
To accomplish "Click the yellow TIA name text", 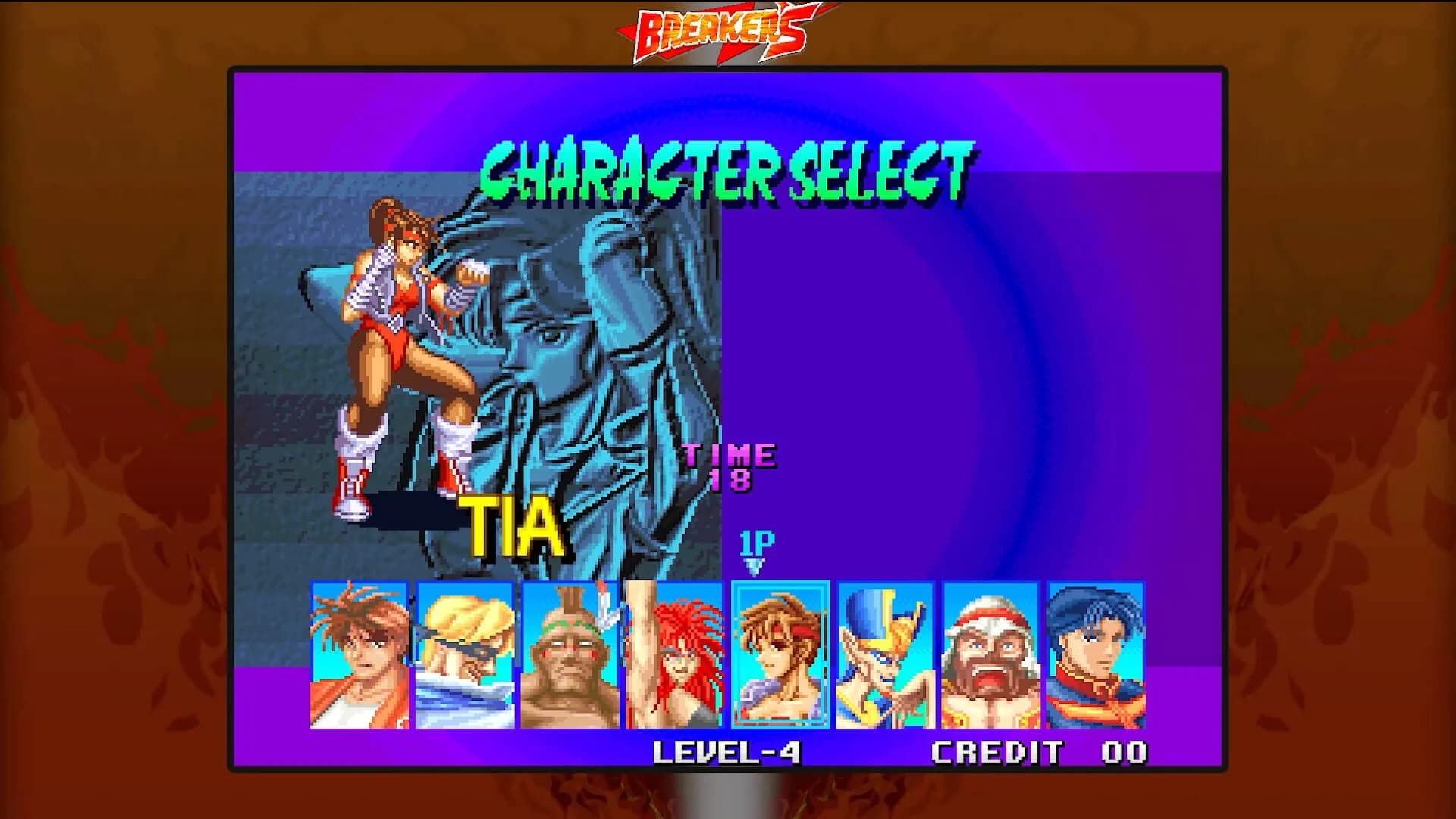I will click(510, 523).
